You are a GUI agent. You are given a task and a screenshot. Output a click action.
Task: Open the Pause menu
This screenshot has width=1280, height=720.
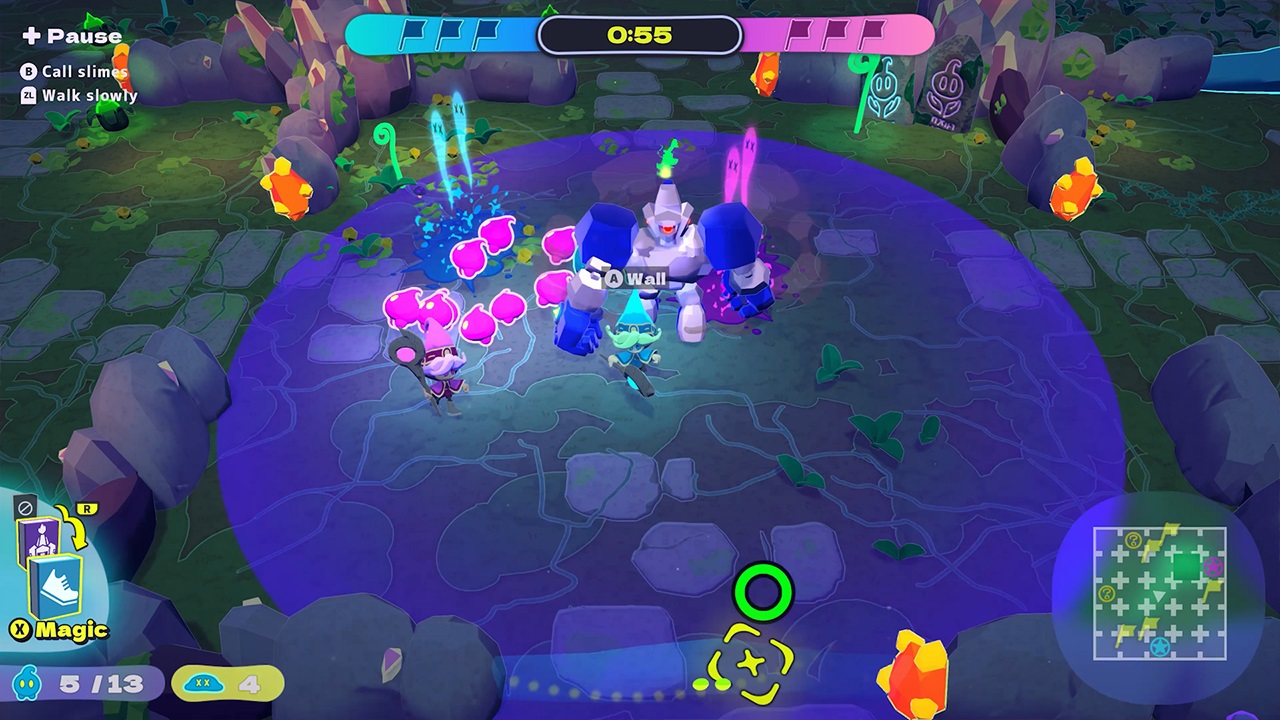[x=71, y=35]
